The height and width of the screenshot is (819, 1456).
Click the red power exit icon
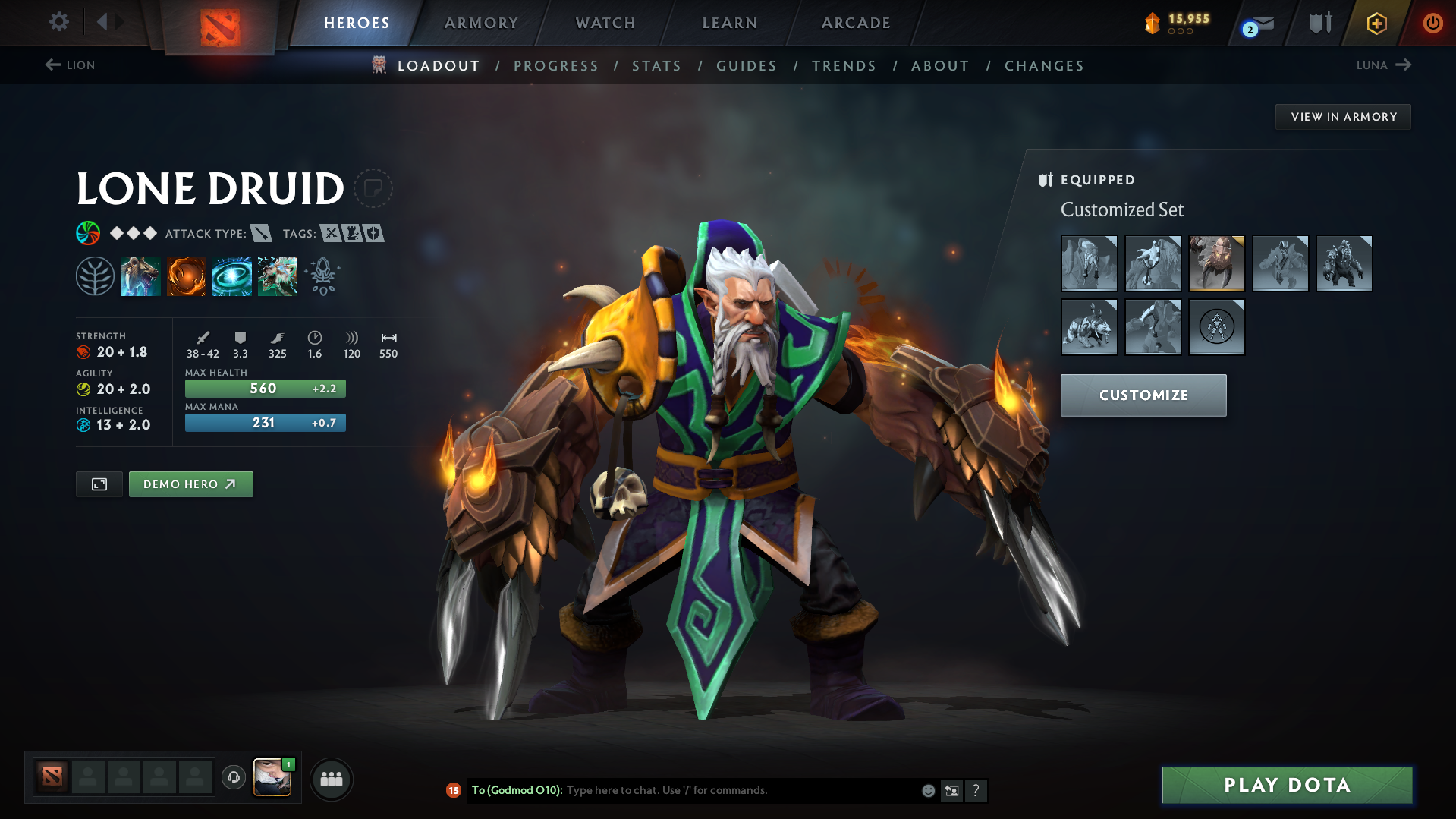coord(1432,23)
